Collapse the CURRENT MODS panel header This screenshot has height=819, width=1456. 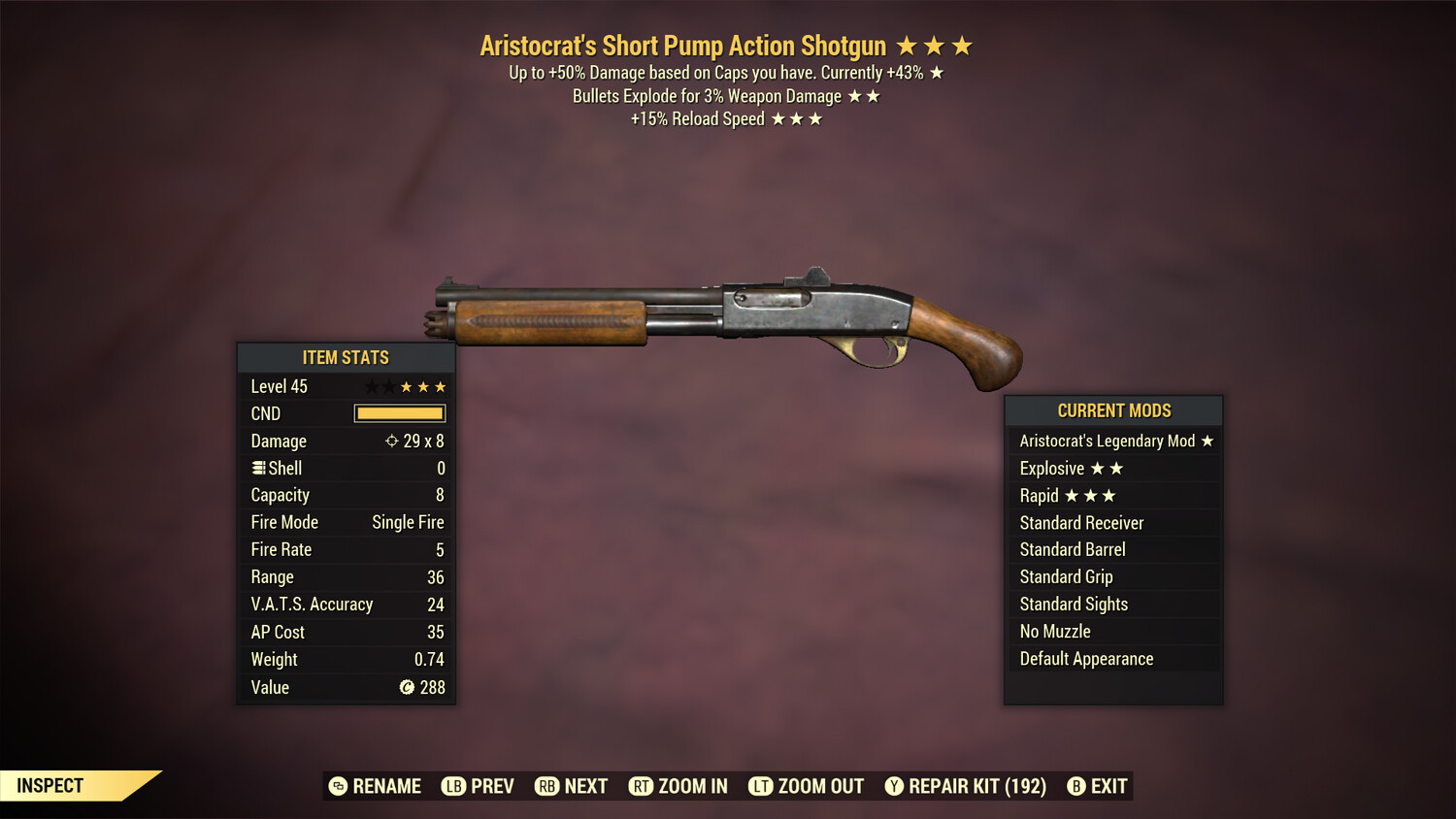point(1113,410)
